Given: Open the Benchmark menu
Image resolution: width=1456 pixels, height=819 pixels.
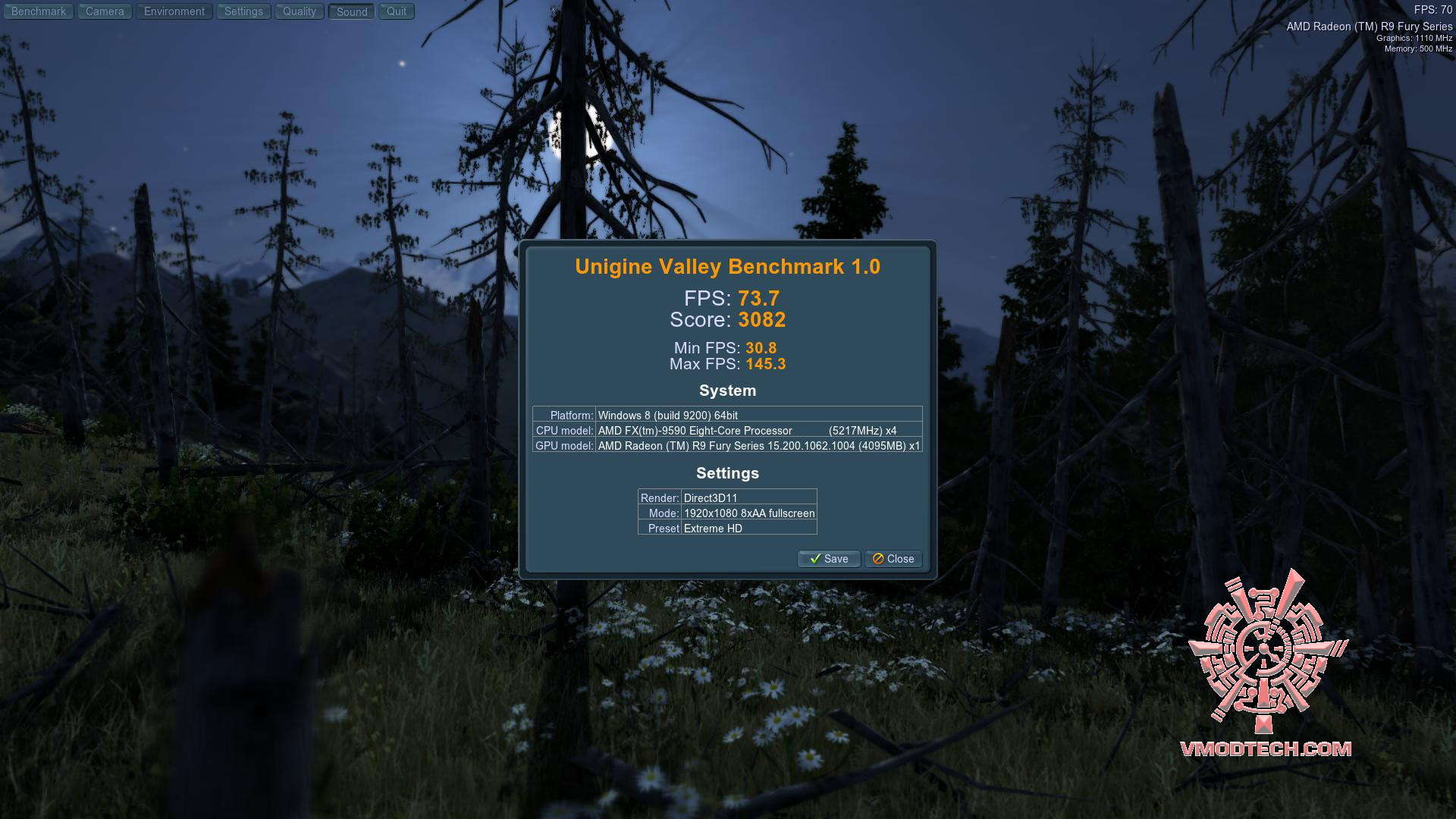Looking at the screenshot, I should (x=38, y=11).
